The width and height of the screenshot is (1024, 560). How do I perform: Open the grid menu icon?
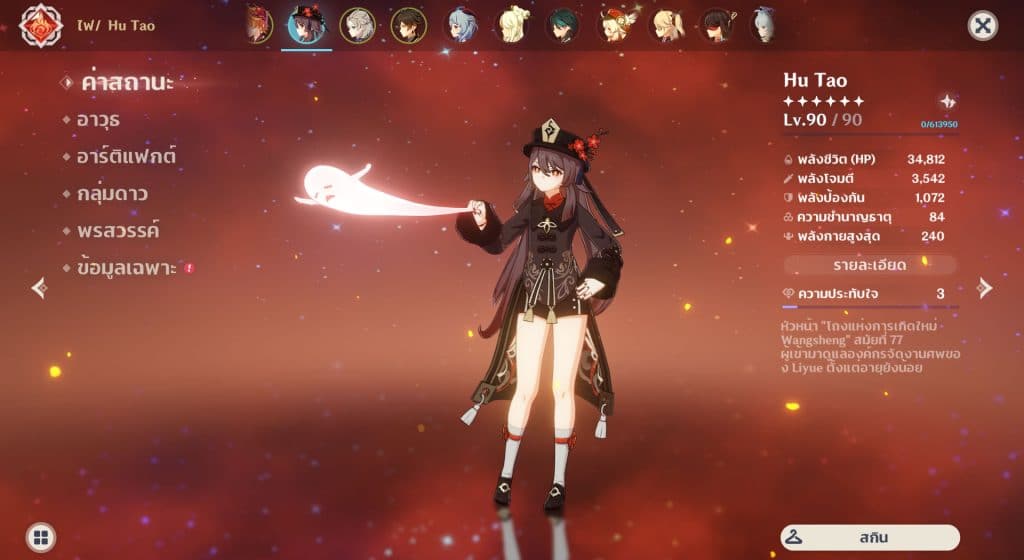point(41,537)
